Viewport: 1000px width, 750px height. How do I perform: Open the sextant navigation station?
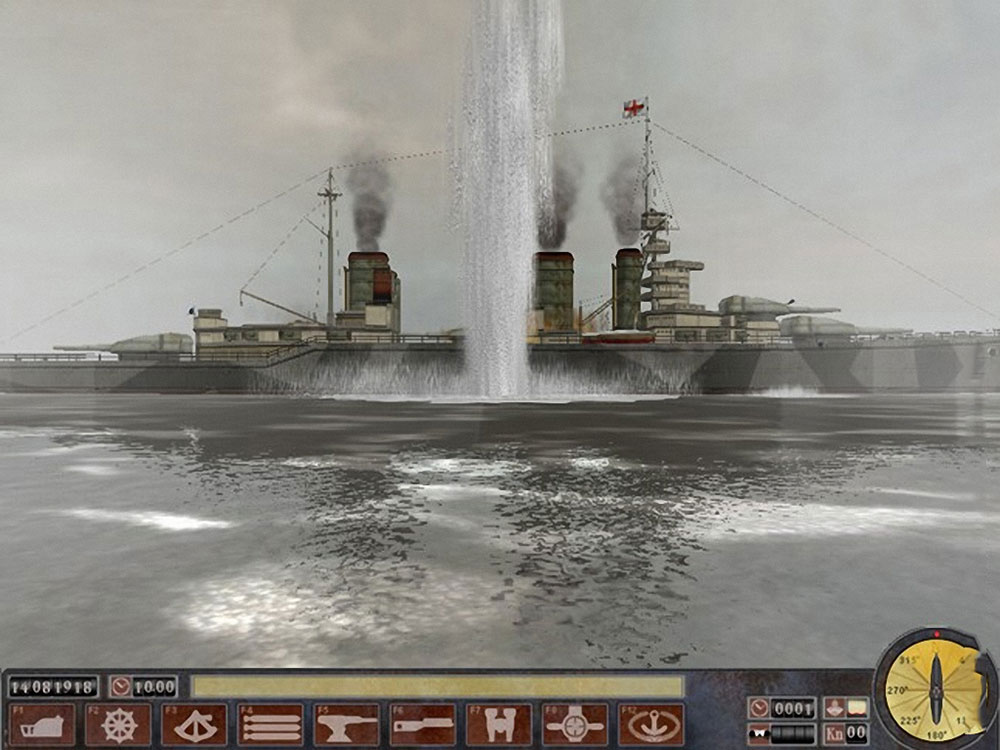click(194, 724)
